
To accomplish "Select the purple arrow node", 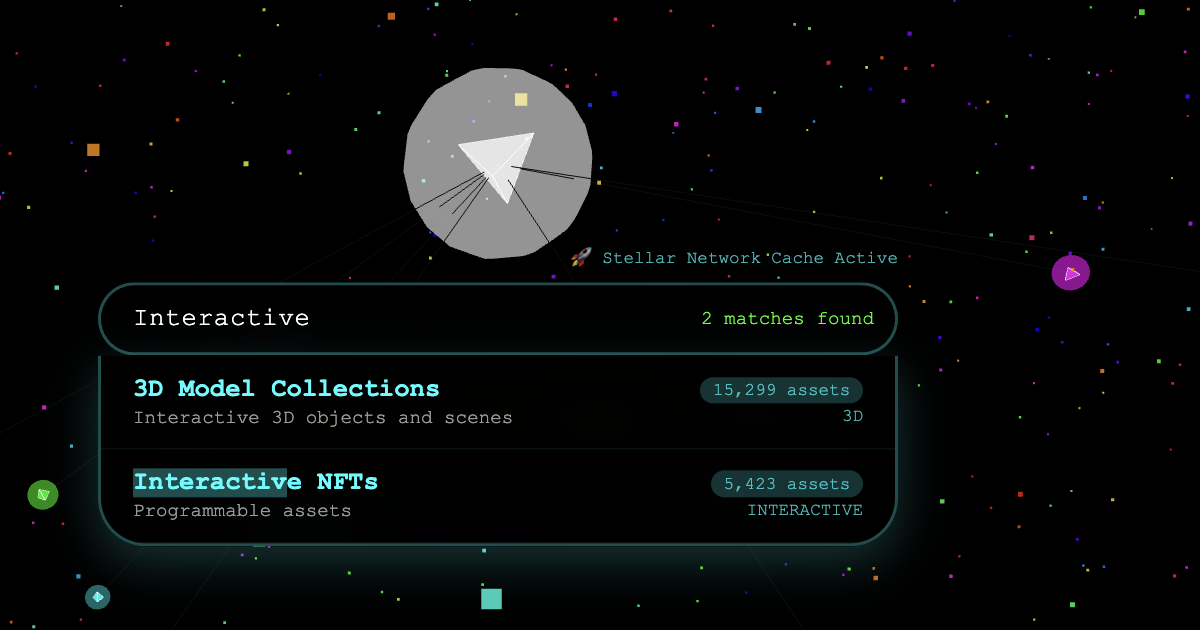I will point(1070,273).
